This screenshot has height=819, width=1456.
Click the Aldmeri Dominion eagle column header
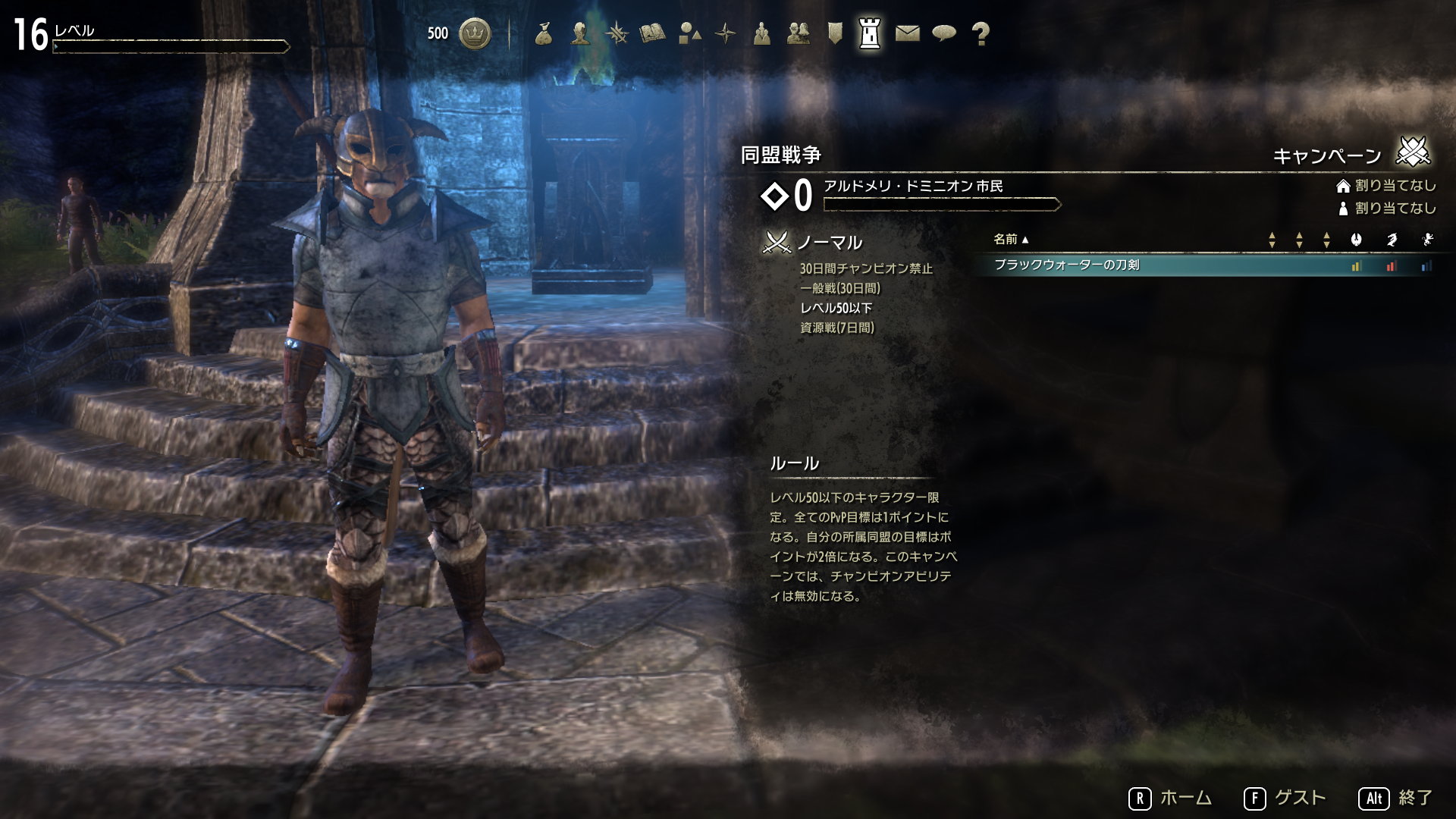tap(1357, 240)
